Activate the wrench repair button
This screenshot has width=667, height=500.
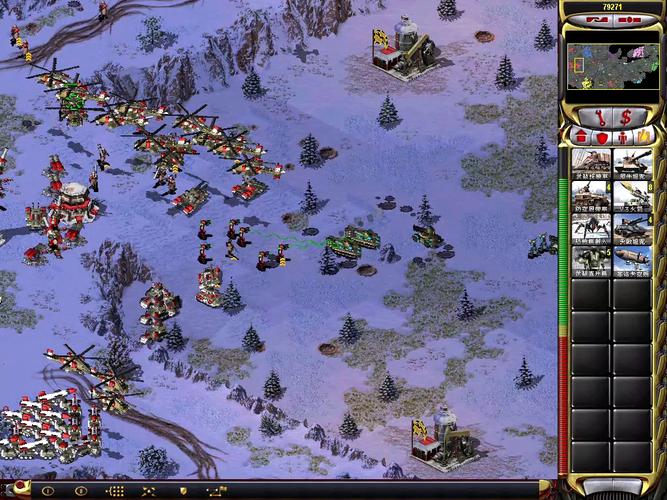click(x=595, y=116)
